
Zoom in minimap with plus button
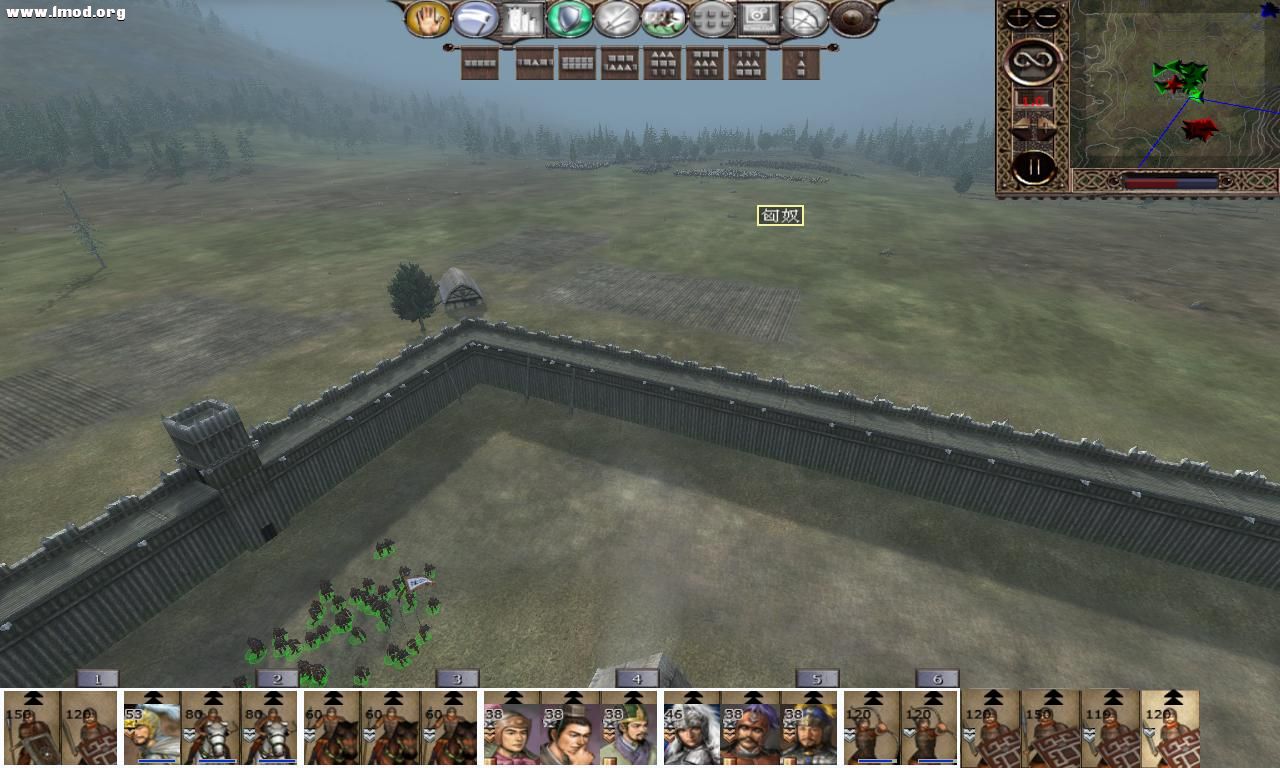point(1017,17)
